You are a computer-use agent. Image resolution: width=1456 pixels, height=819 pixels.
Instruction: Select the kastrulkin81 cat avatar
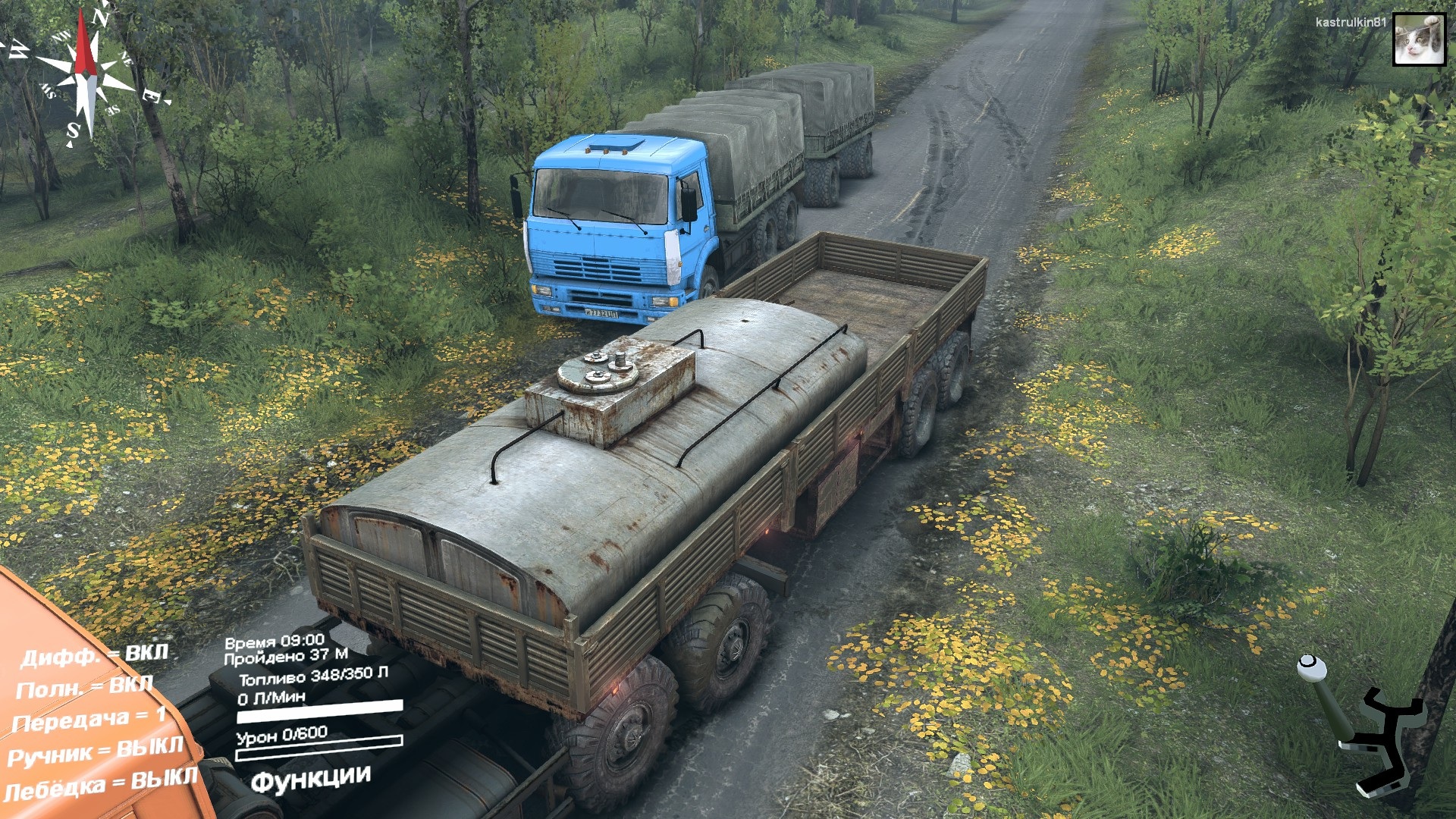point(1419,39)
